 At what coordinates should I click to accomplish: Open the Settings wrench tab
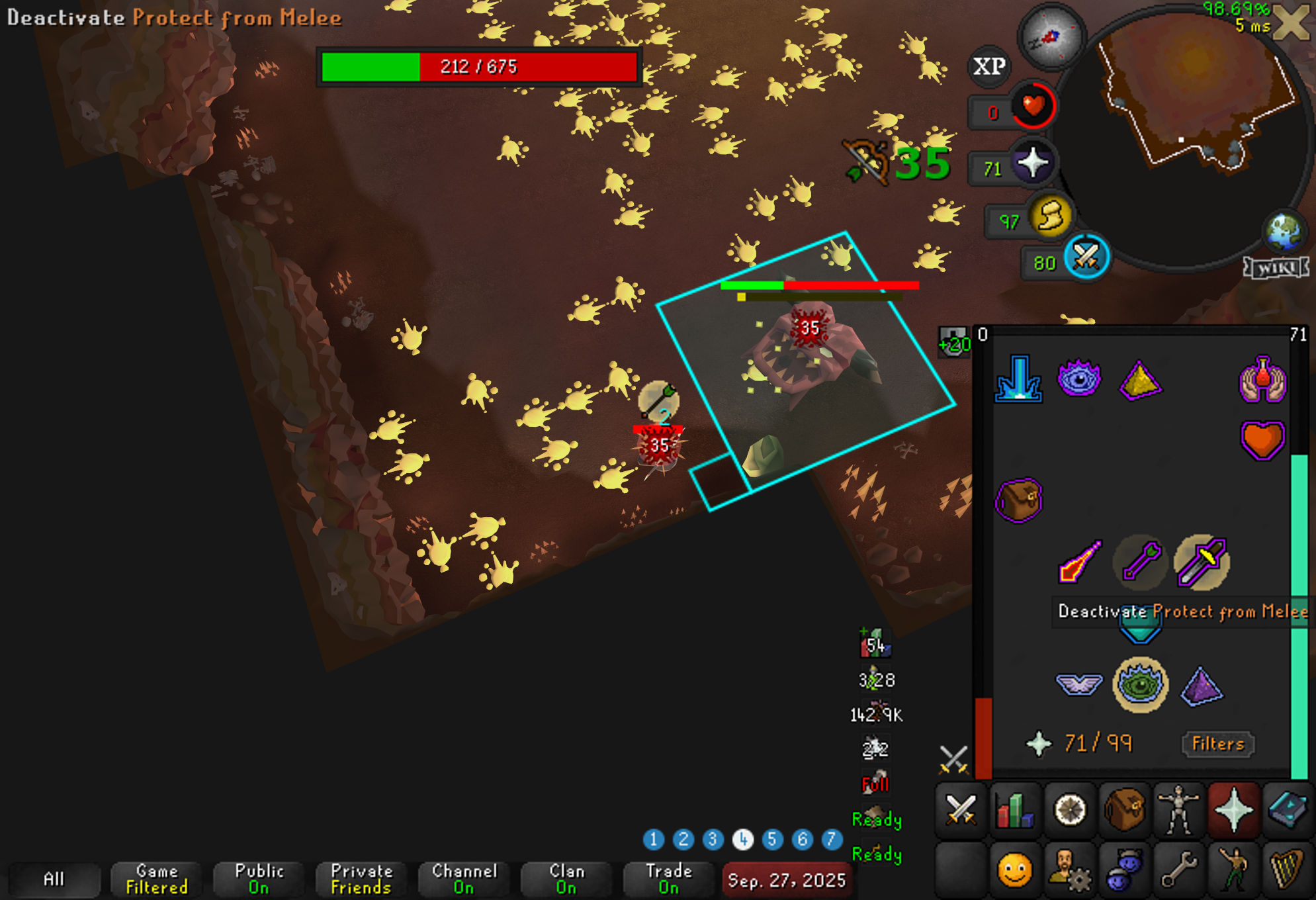1178,869
